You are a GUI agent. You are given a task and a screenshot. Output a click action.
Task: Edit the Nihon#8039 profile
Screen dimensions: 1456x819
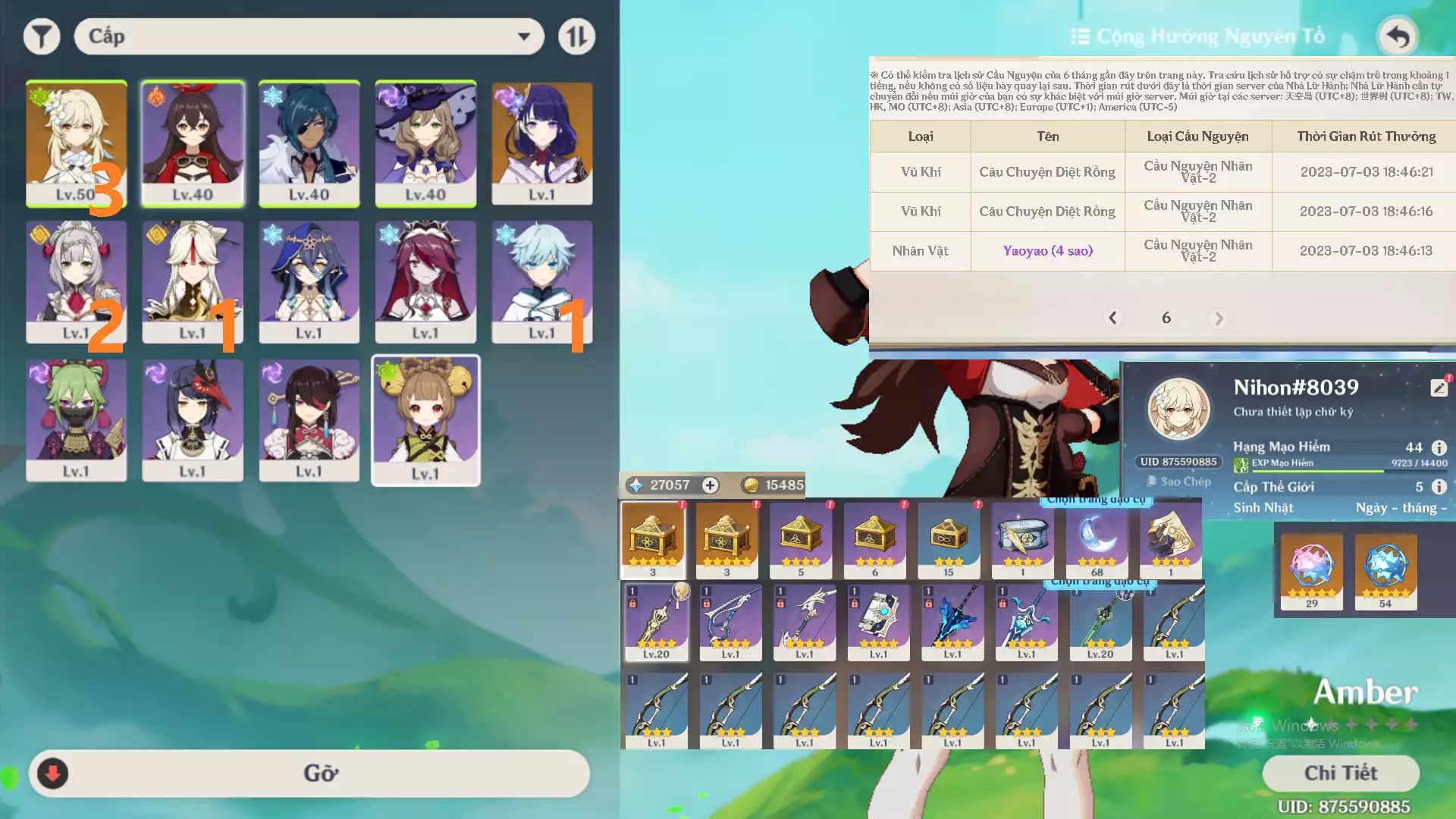pos(1439,388)
